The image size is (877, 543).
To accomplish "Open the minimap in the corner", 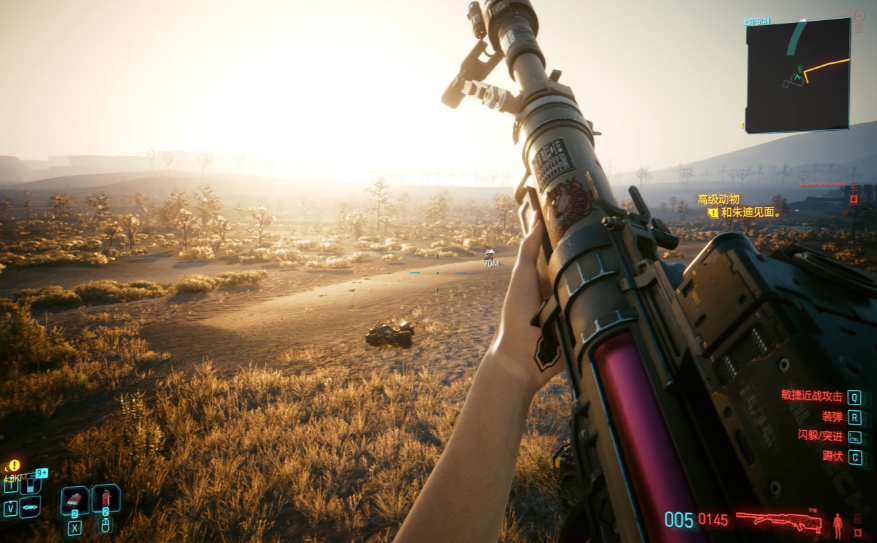I will [x=797, y=75].
